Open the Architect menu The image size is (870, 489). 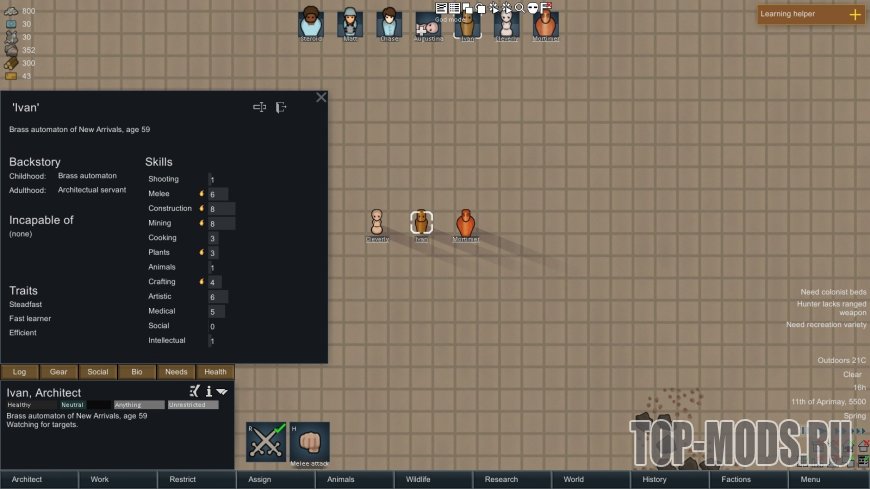coord(27,480)
